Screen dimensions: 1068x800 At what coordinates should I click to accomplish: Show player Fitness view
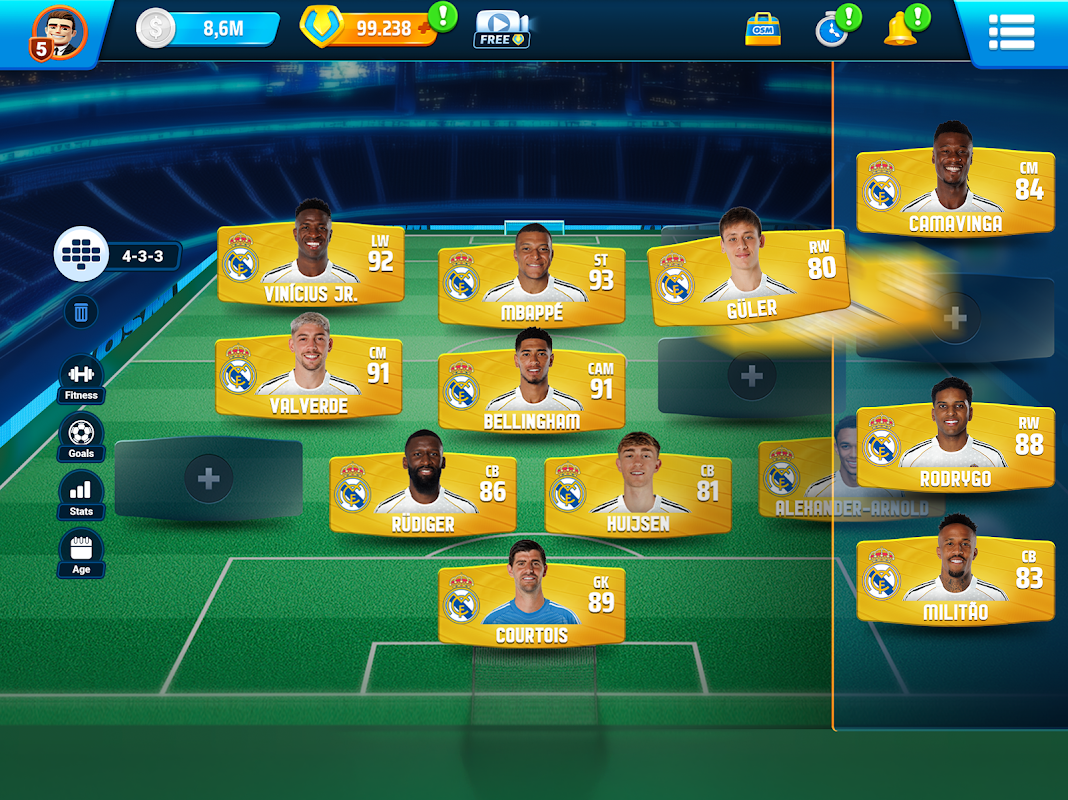pos(81,379)
